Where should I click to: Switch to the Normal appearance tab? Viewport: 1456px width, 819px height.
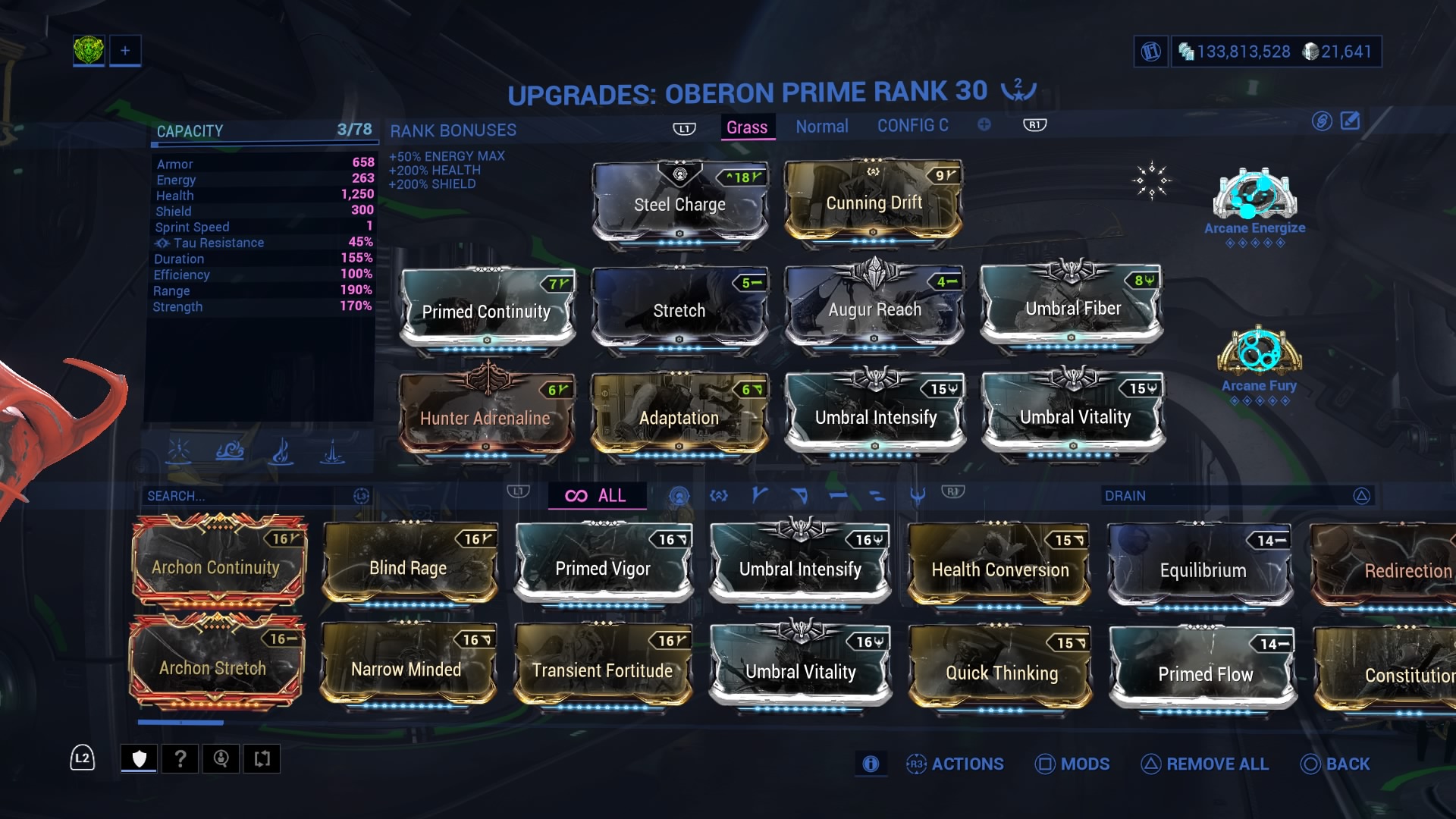pos(822,126)
